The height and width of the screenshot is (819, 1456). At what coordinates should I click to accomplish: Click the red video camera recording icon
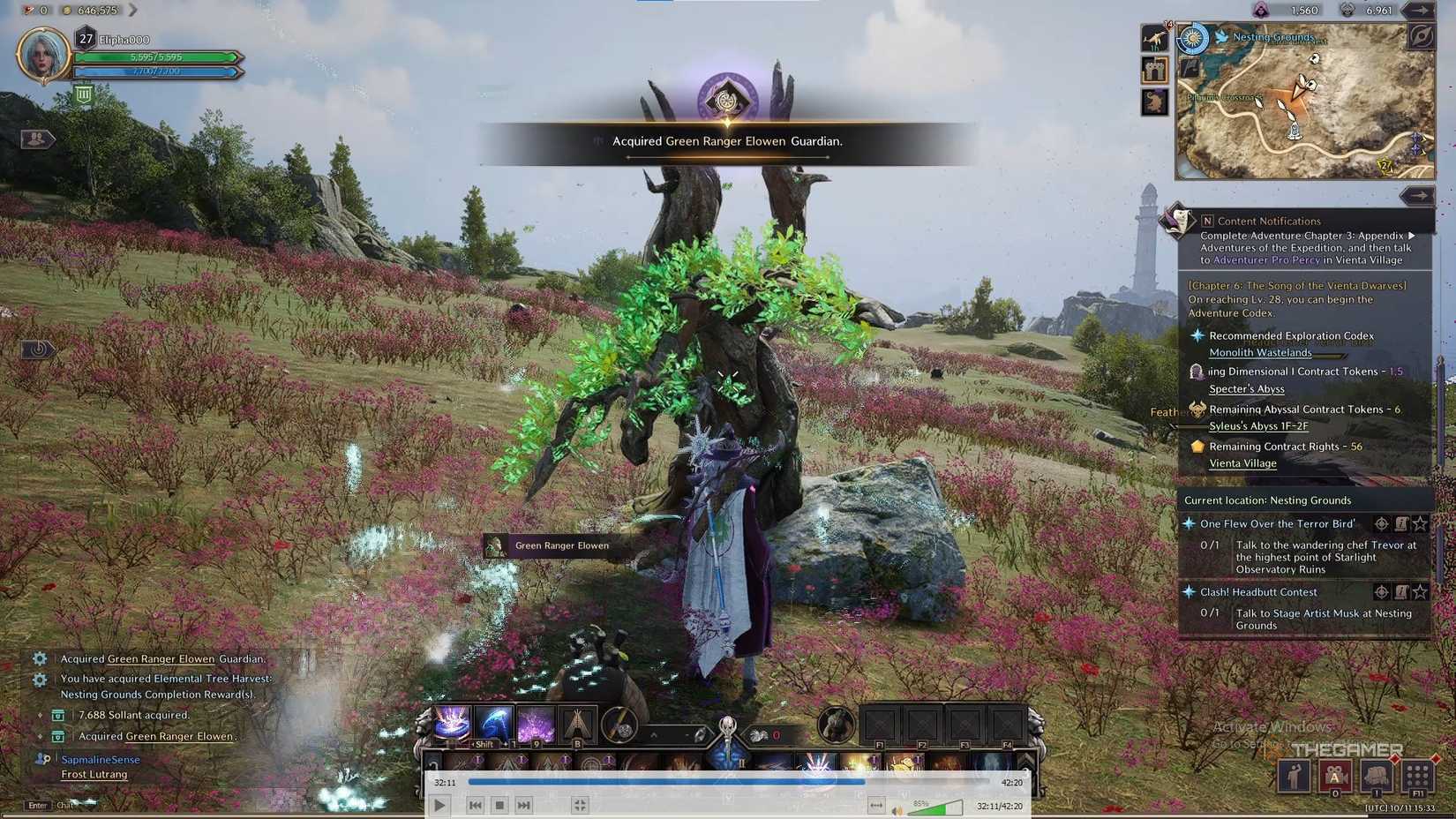(x=1335, y=776)
